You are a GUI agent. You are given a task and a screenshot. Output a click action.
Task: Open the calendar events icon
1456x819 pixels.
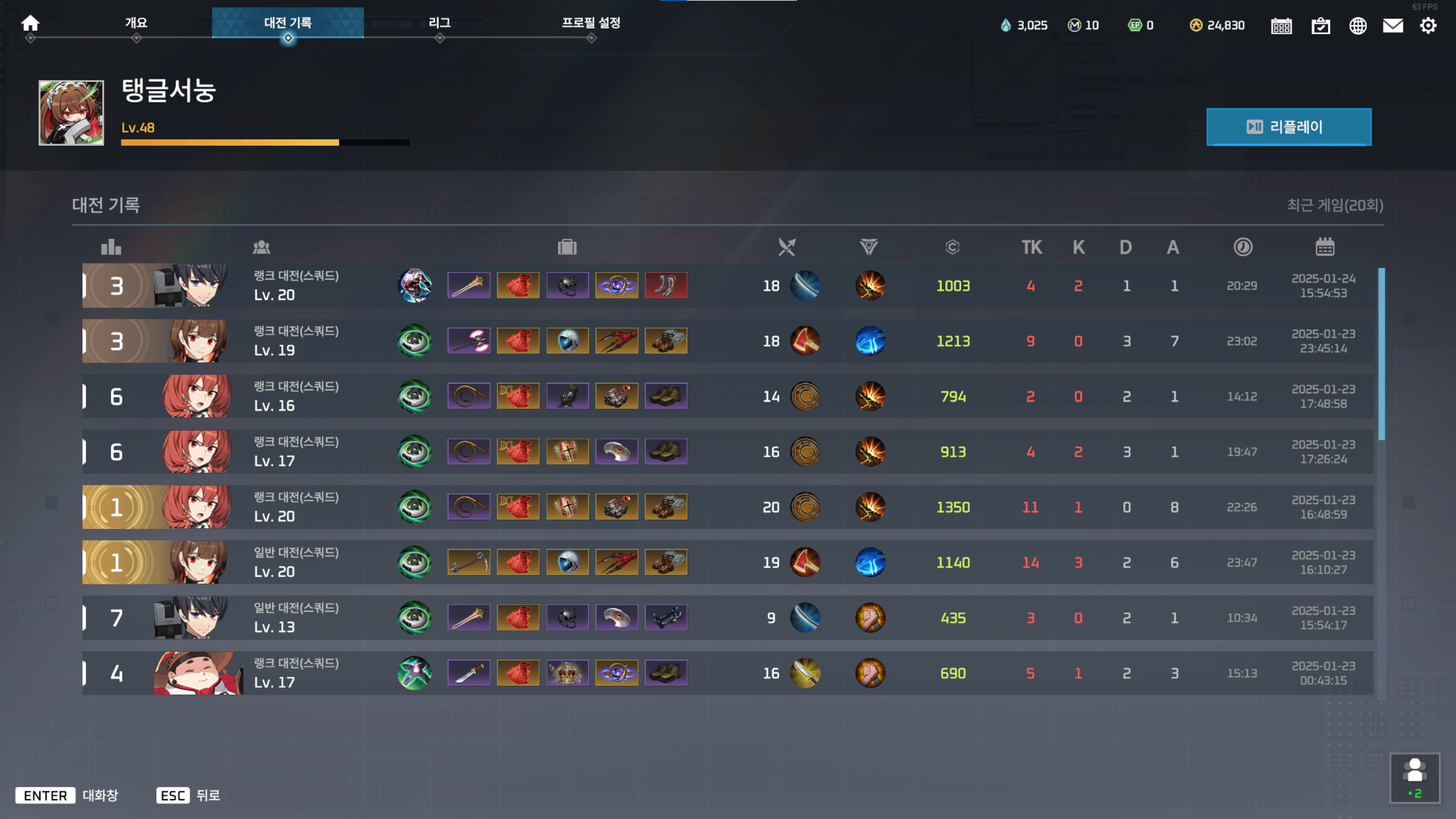coord(1281,25)
